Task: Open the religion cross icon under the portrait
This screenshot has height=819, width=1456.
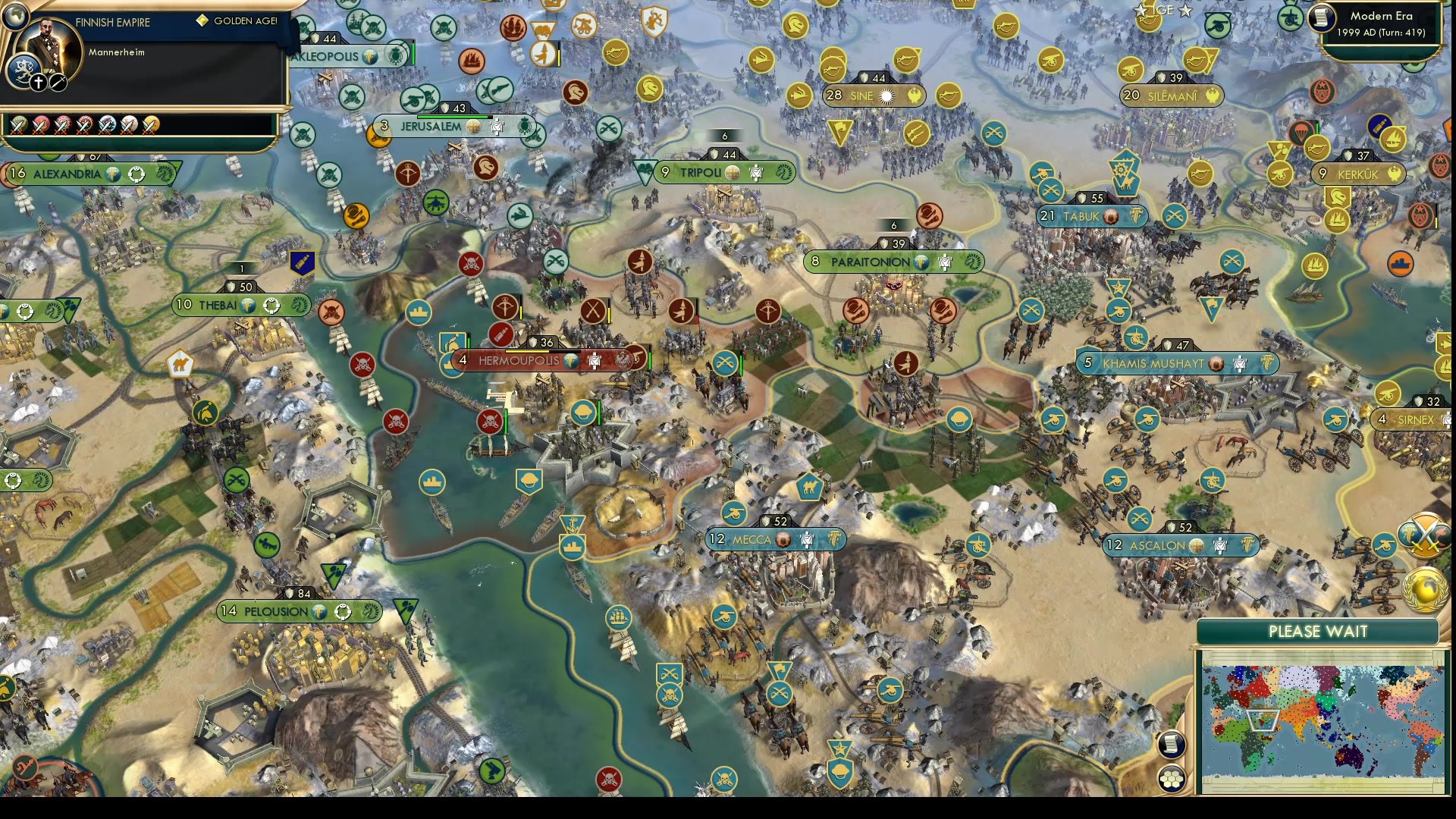Action: (38, 82)
